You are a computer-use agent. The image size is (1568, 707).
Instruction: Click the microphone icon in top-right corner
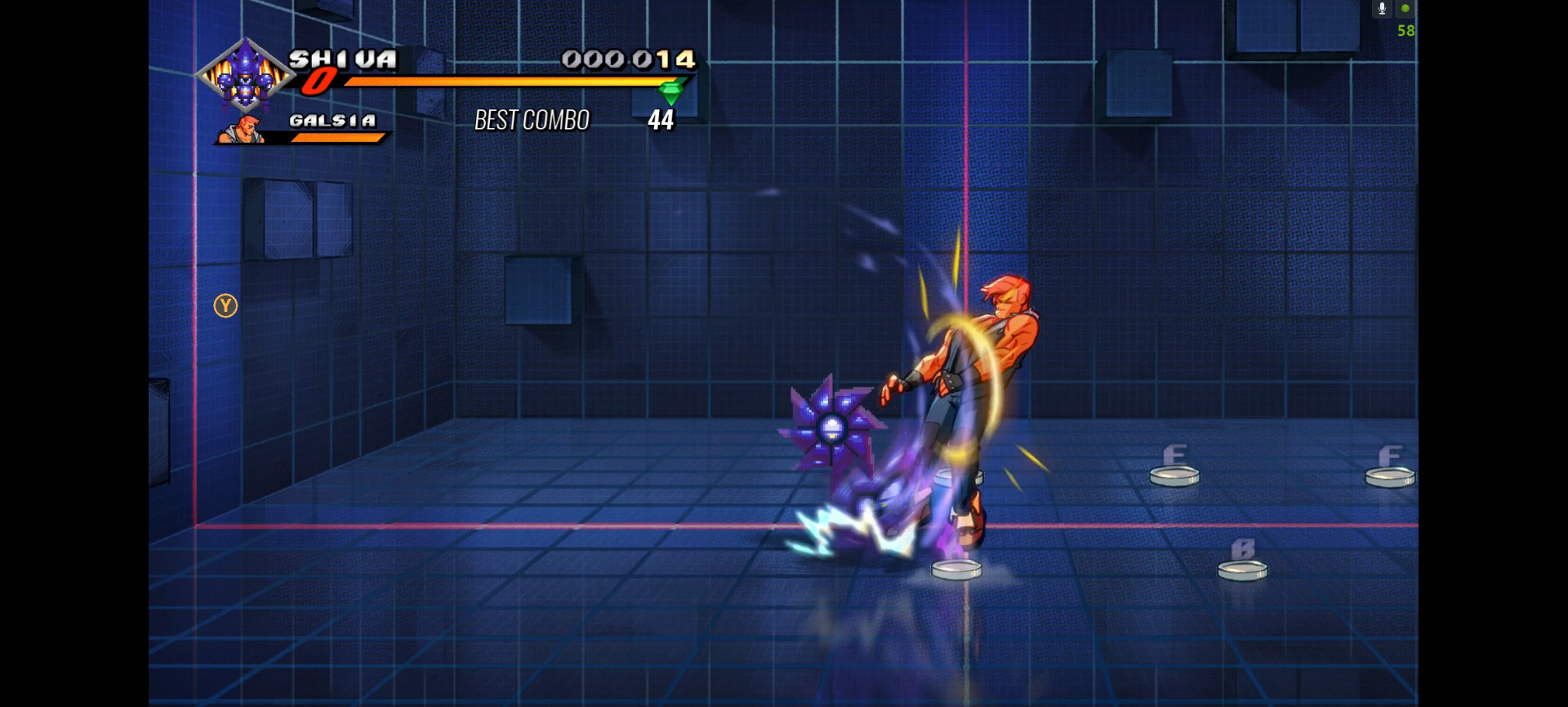tap(1382, 8)
